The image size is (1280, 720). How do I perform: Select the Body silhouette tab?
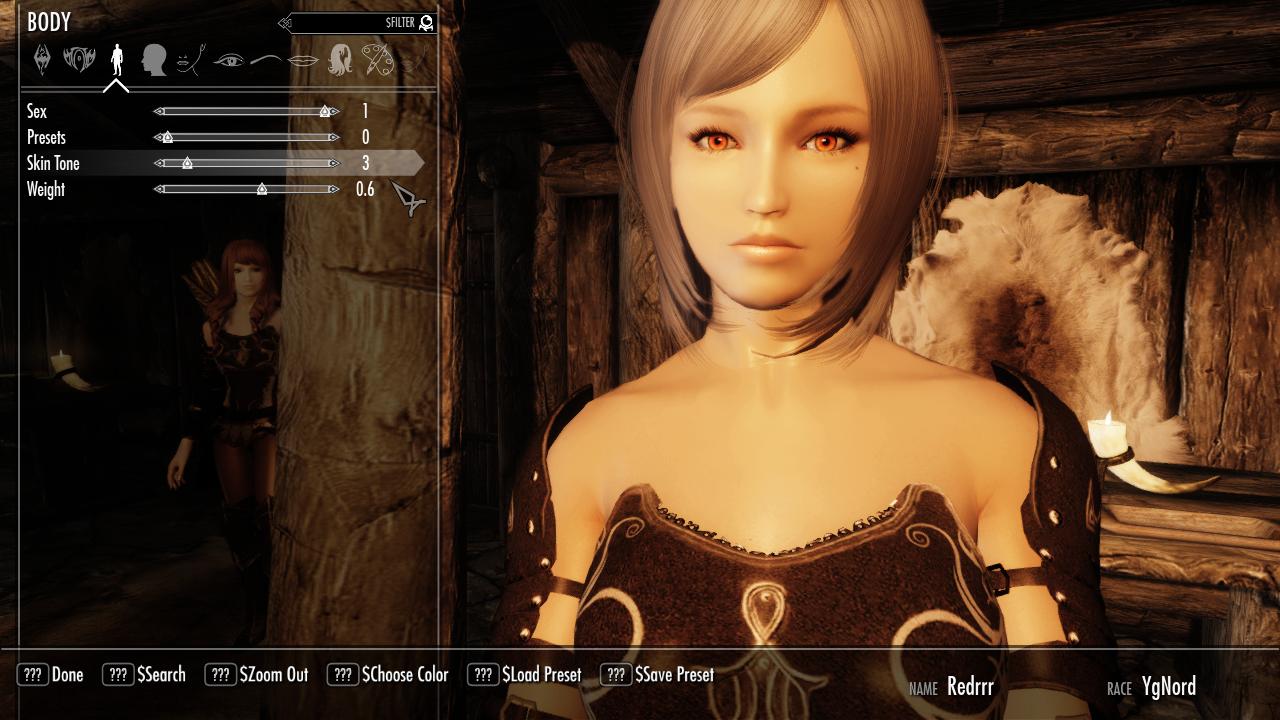coord(117,60)
